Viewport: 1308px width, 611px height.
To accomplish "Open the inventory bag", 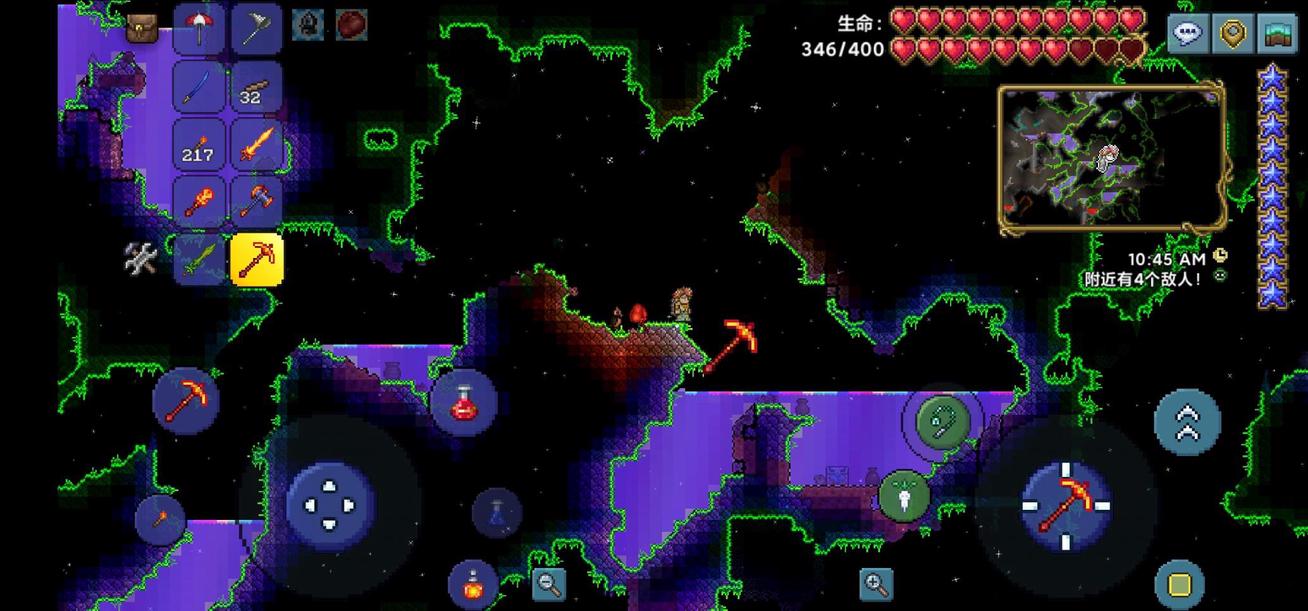I will pos(141,29).
